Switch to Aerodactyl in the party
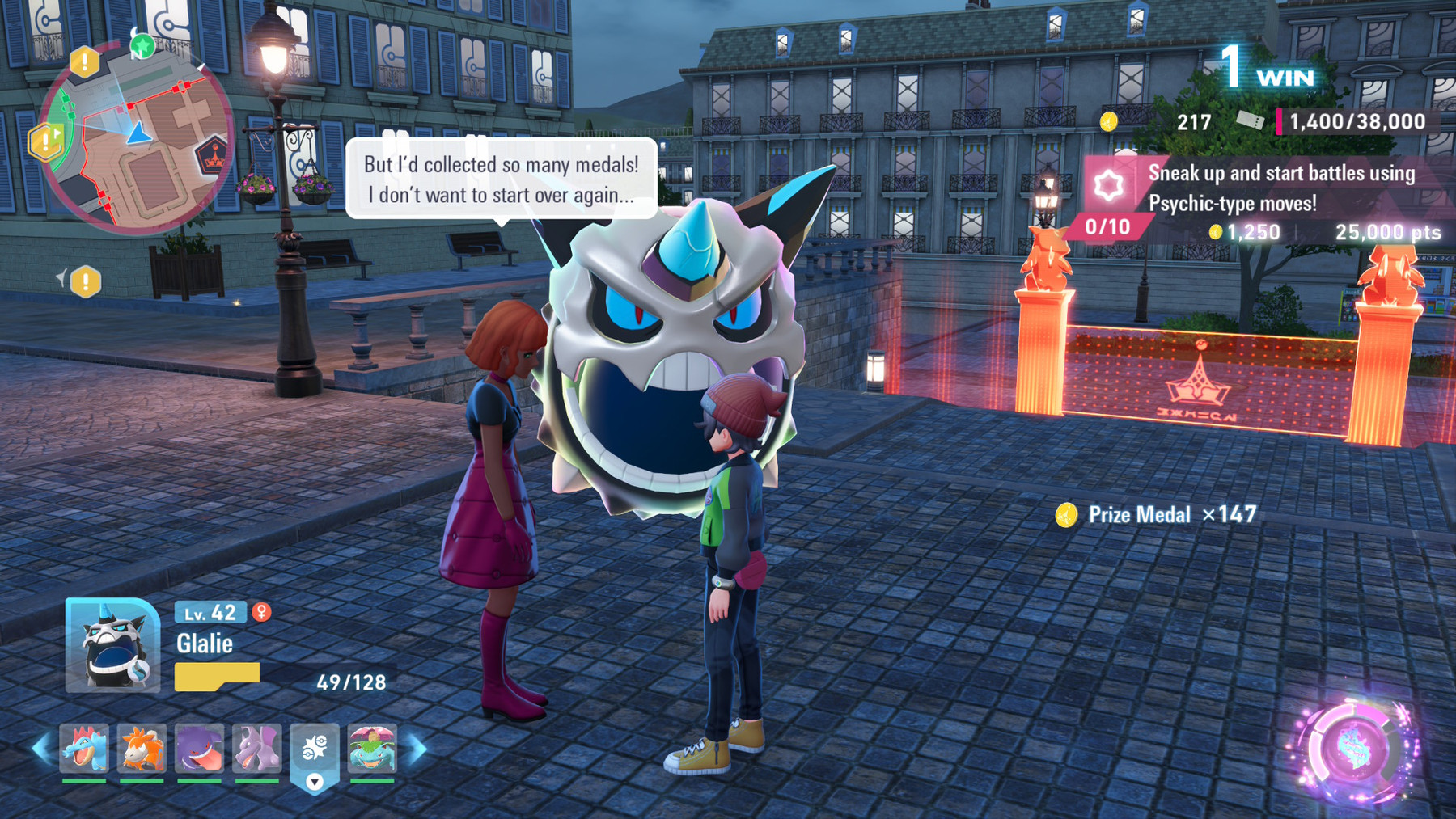This screenshot has width=1456, height=819. [x=257, y=749]
